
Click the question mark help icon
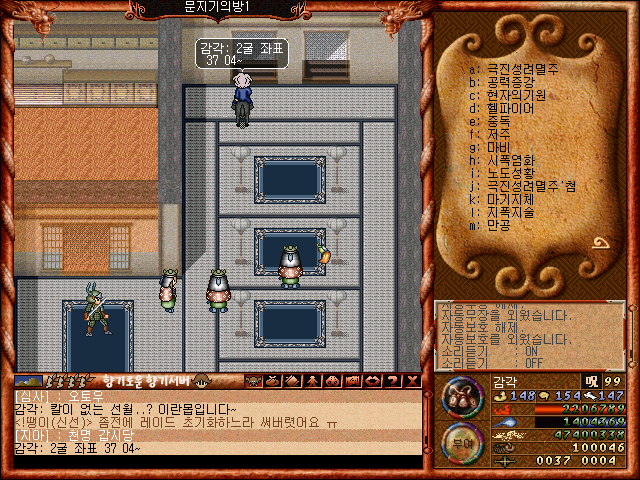(393, 380)
